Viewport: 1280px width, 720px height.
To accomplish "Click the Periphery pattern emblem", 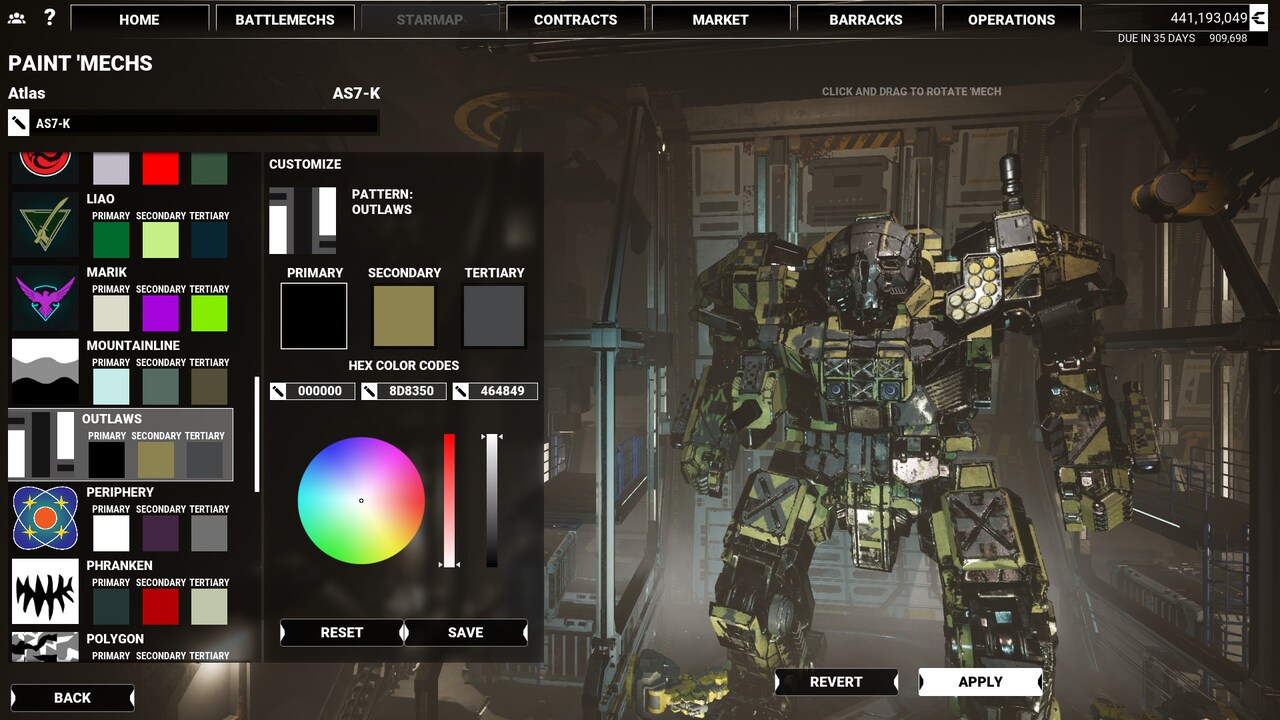I will [x=45, y=518].
